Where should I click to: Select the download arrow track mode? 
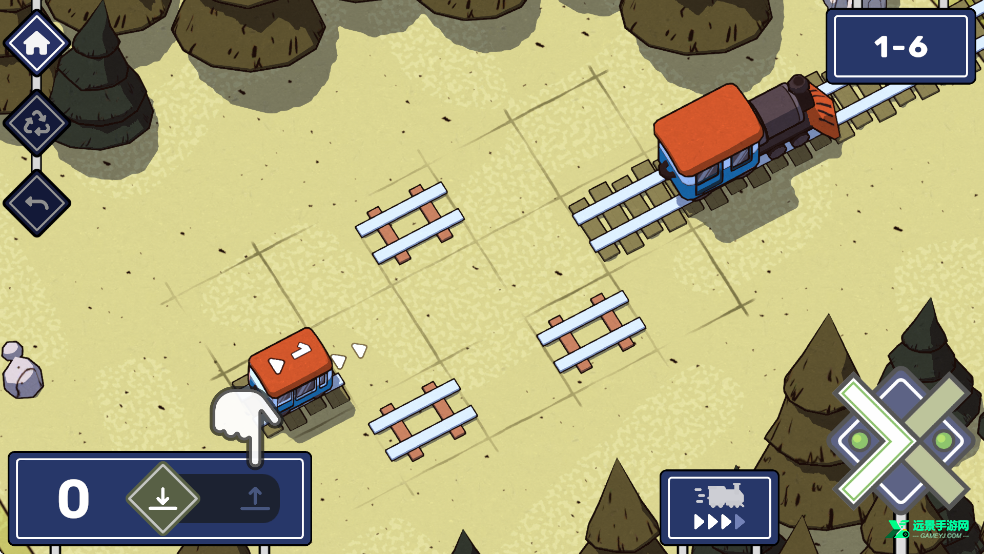pos(163,498)
